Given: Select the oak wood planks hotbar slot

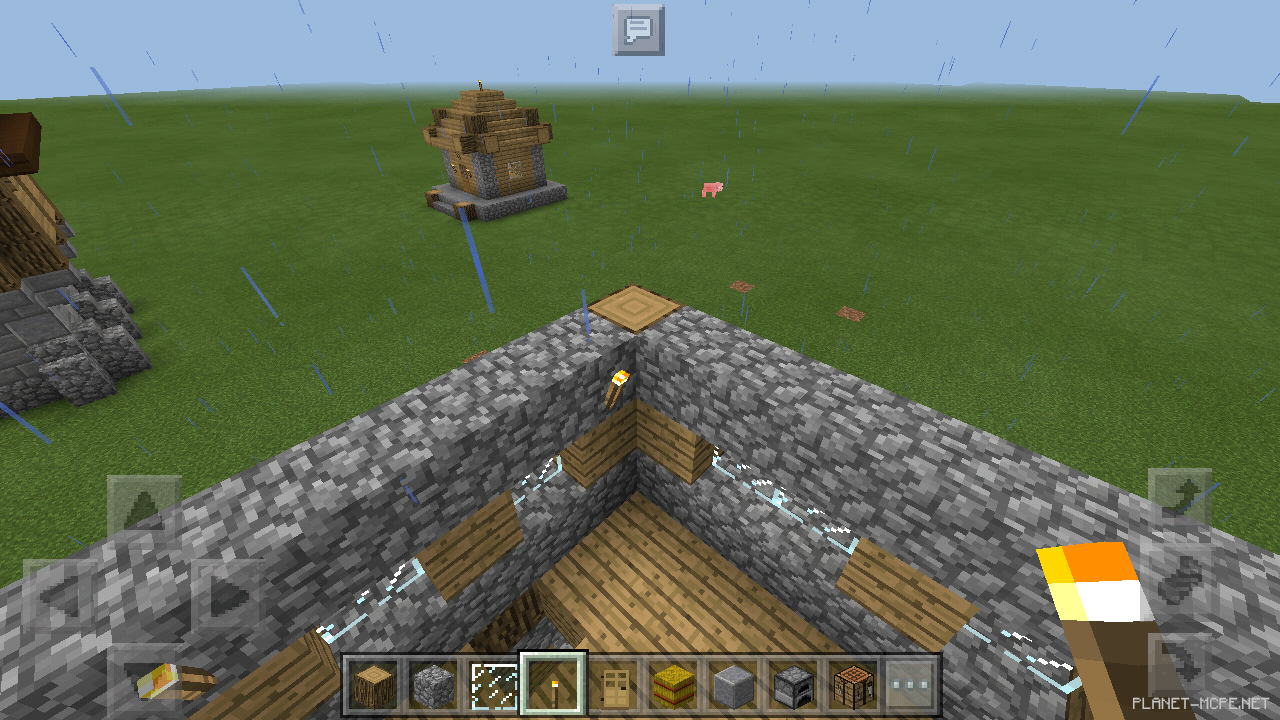Looking at the screenshot, I should pyautogui.click(x=372, y=684).
